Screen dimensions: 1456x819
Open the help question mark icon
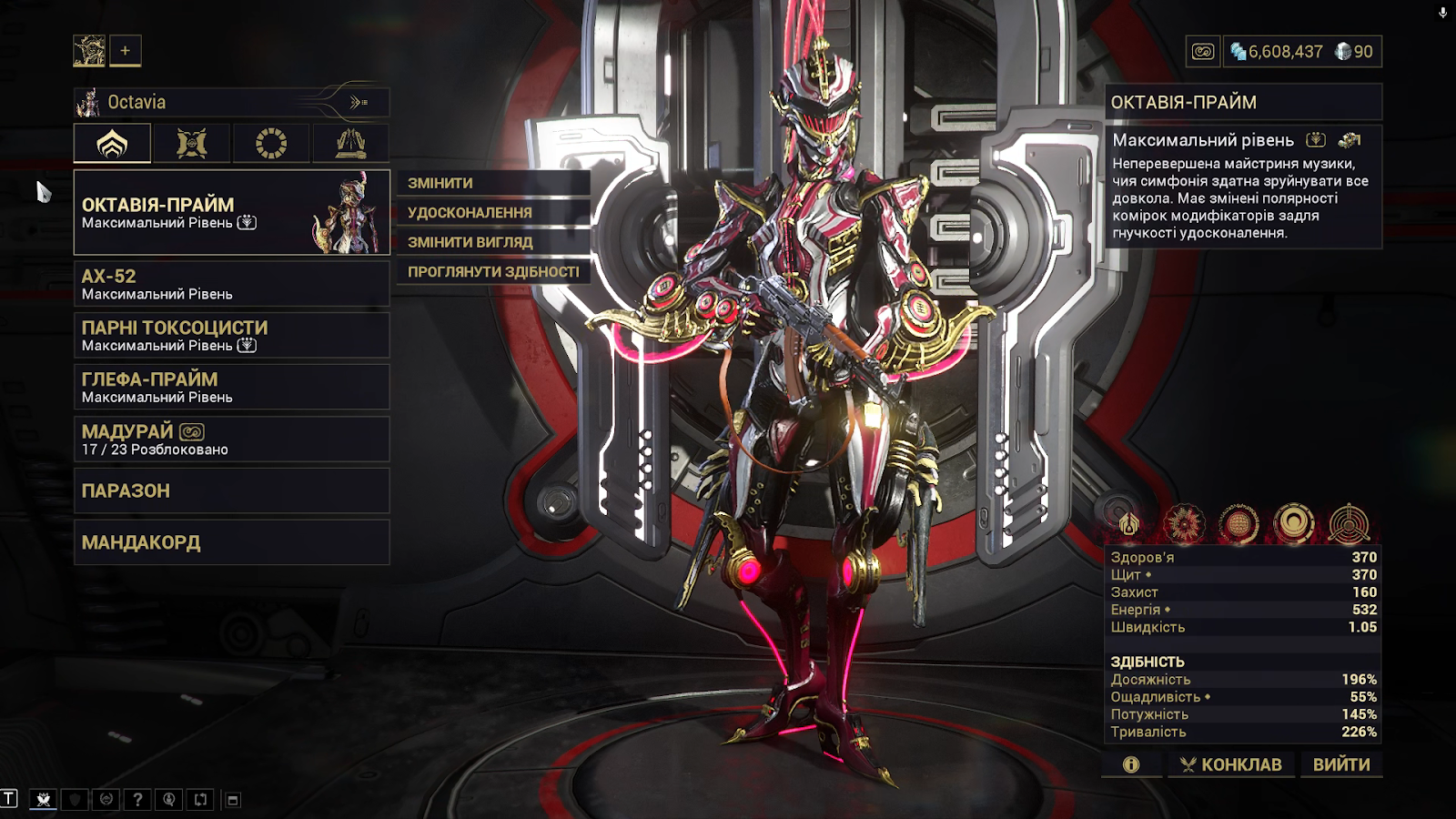click(x=137, y=800)
